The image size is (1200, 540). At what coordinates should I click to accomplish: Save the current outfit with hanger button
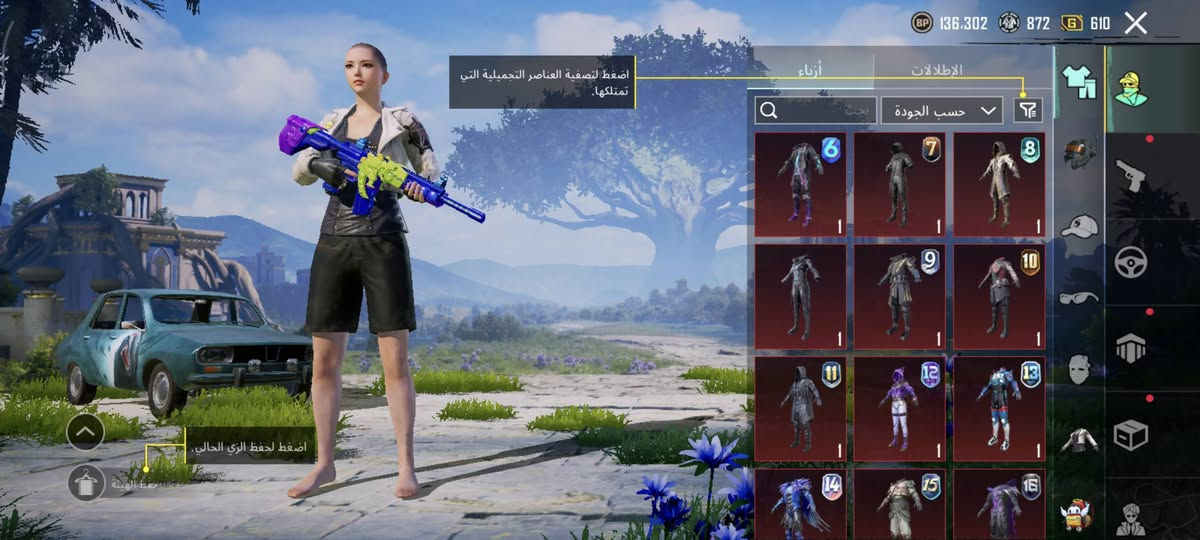tap(86, 483)
